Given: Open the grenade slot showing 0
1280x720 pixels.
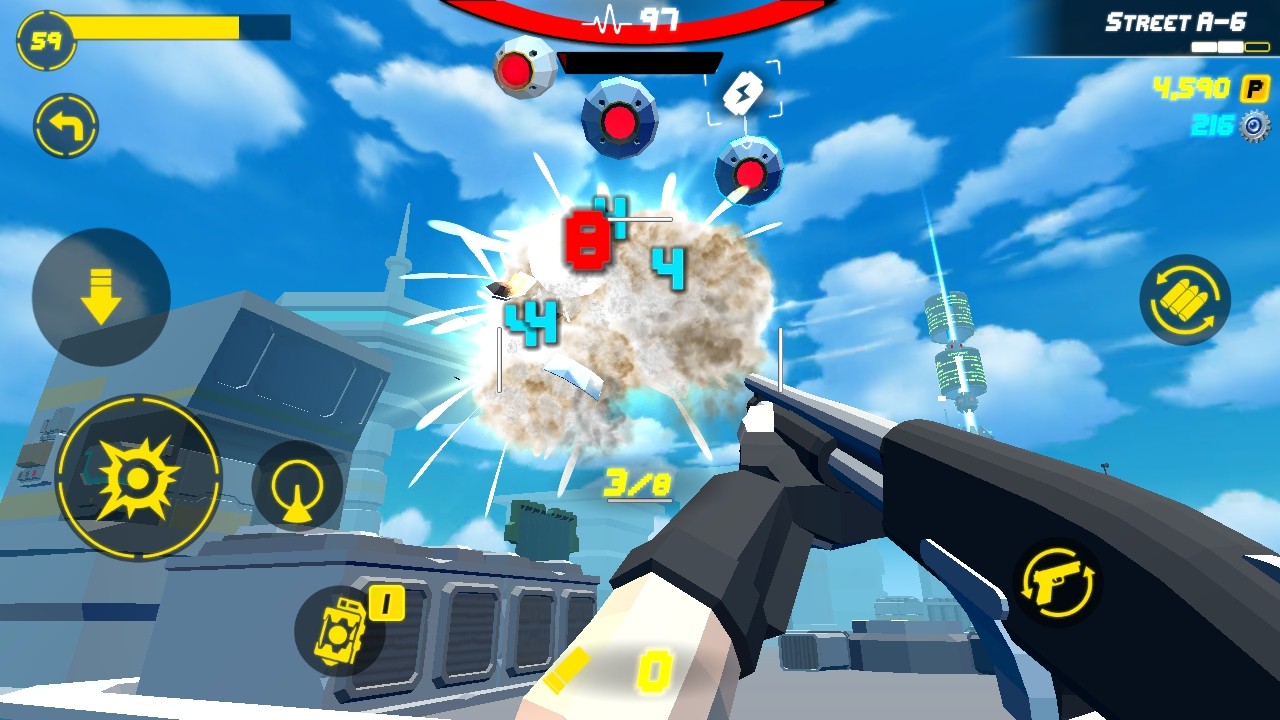Looking at the screenshot, I should click(341, 620).
